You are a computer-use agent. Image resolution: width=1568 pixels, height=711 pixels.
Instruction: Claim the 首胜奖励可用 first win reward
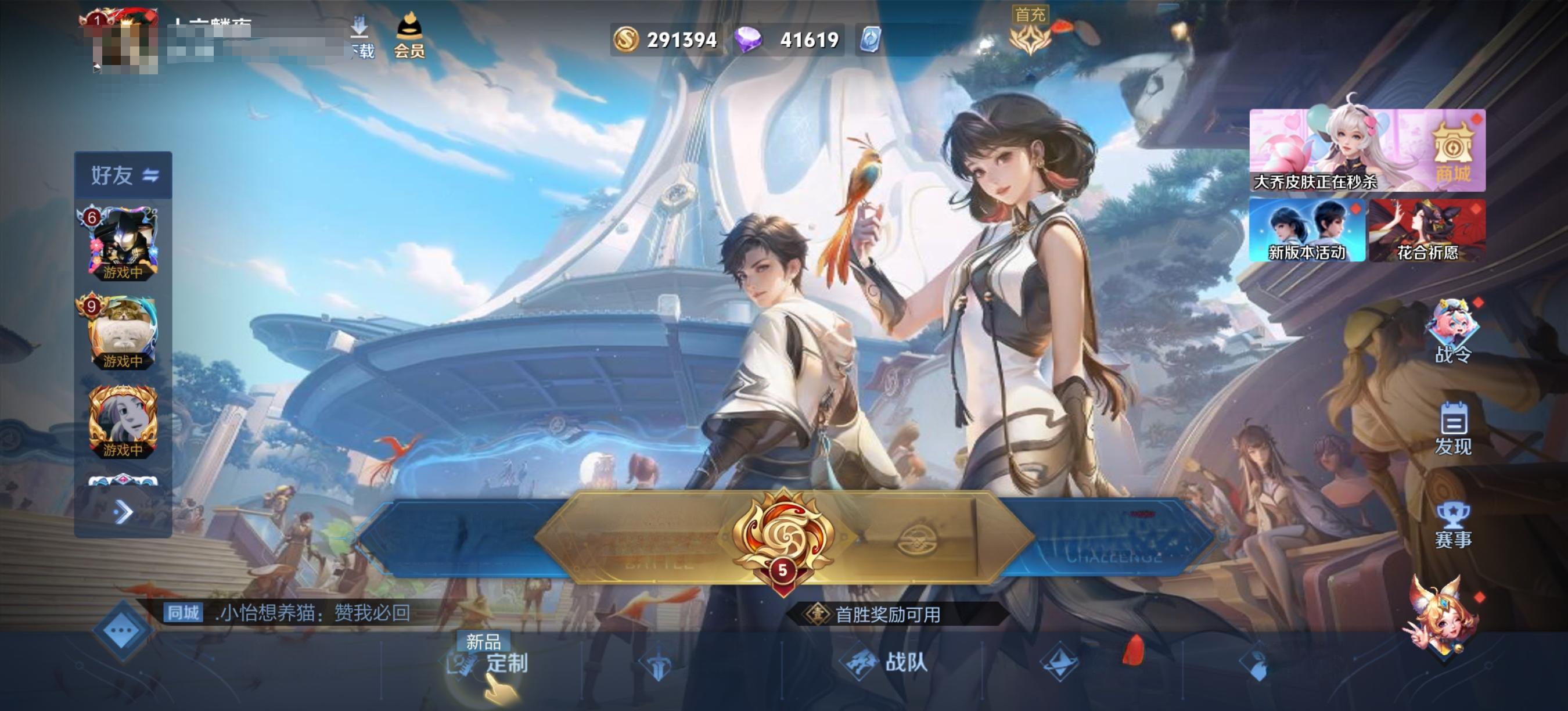887,614
